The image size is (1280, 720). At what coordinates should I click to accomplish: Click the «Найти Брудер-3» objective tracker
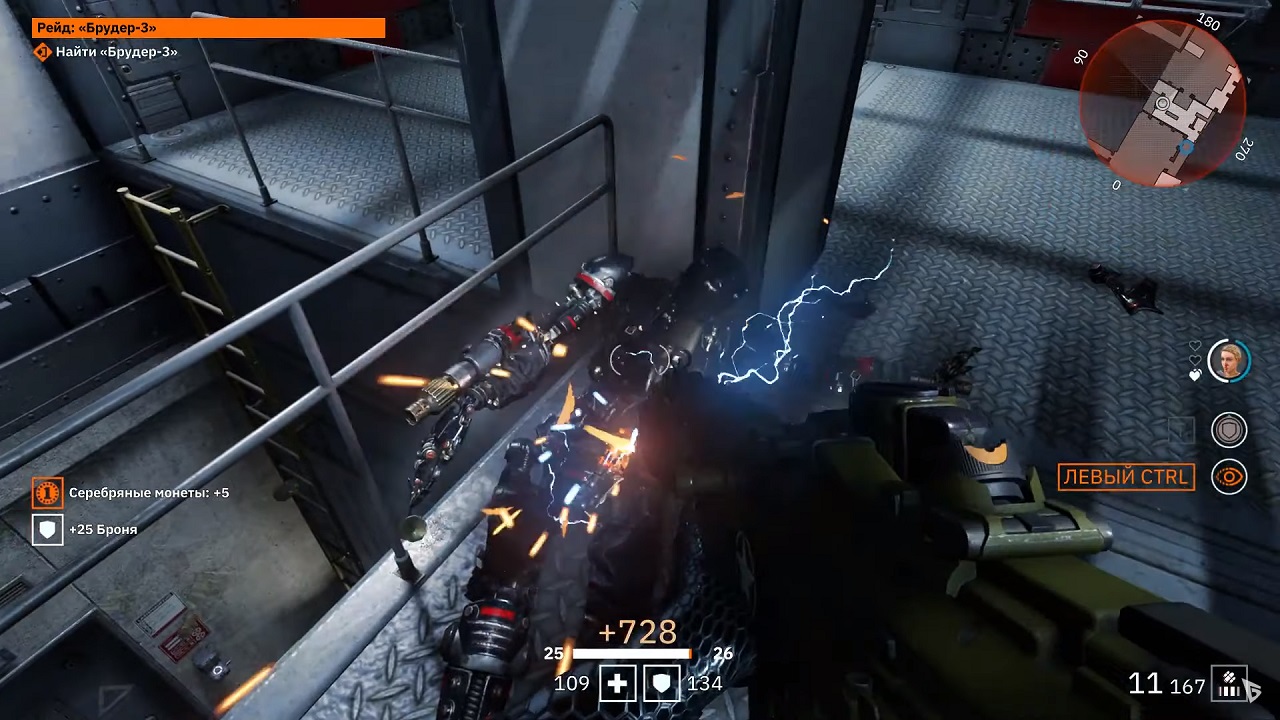click(106, 51)
